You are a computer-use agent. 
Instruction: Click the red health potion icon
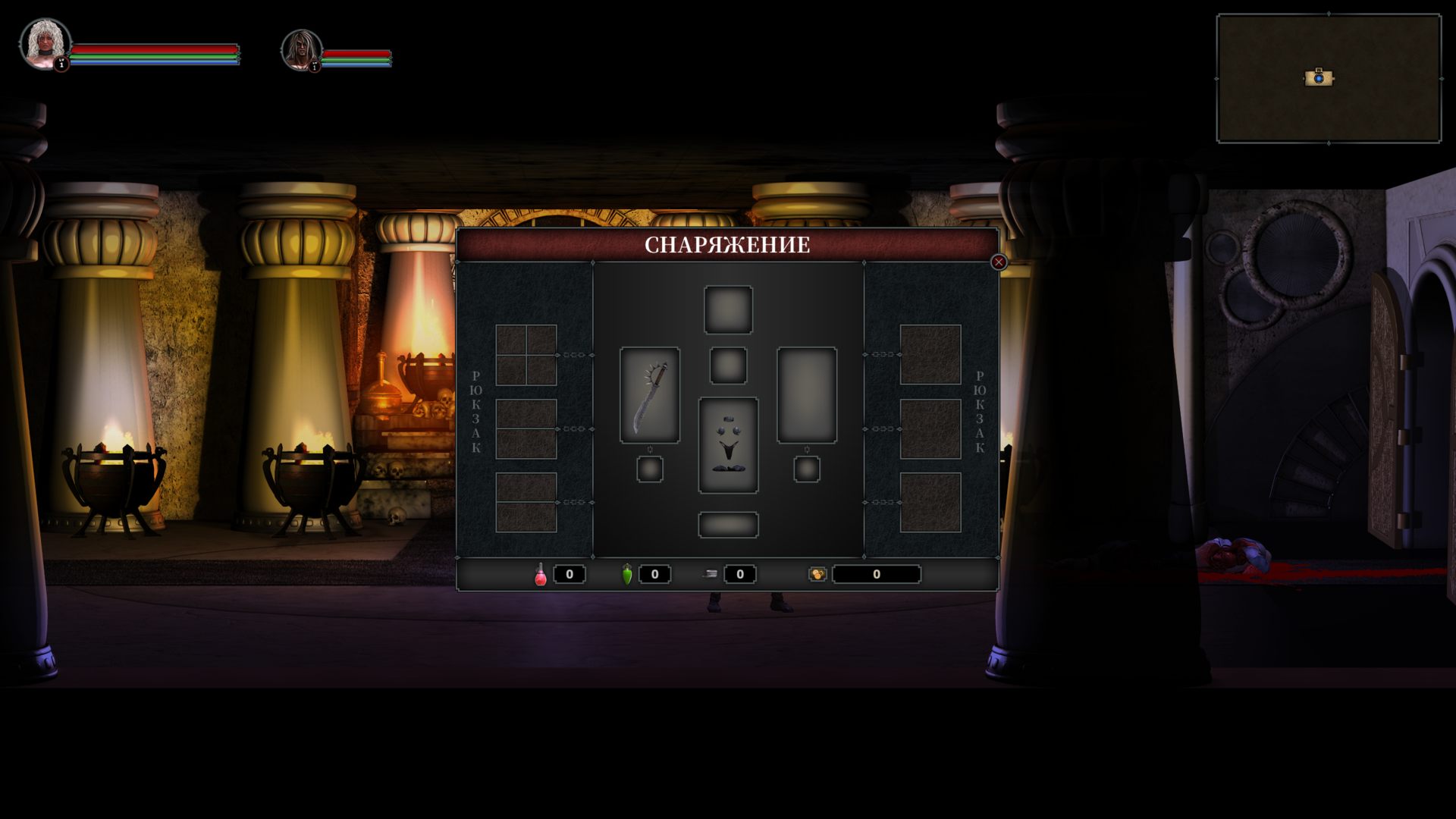pos(541,574)
